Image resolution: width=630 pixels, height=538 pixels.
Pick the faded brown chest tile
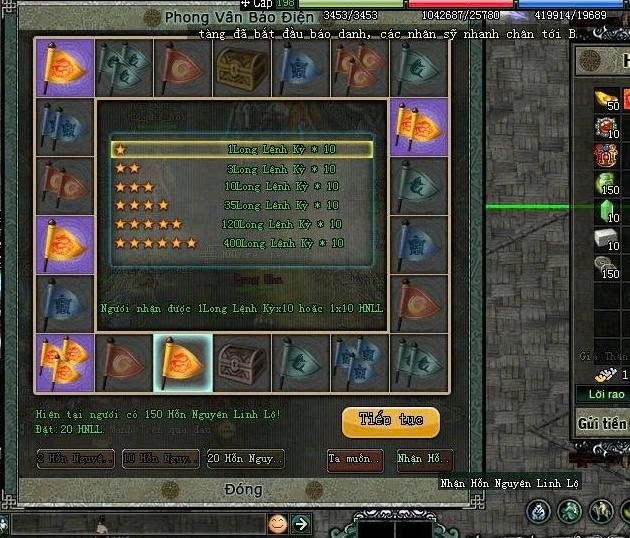pos(241,362)
